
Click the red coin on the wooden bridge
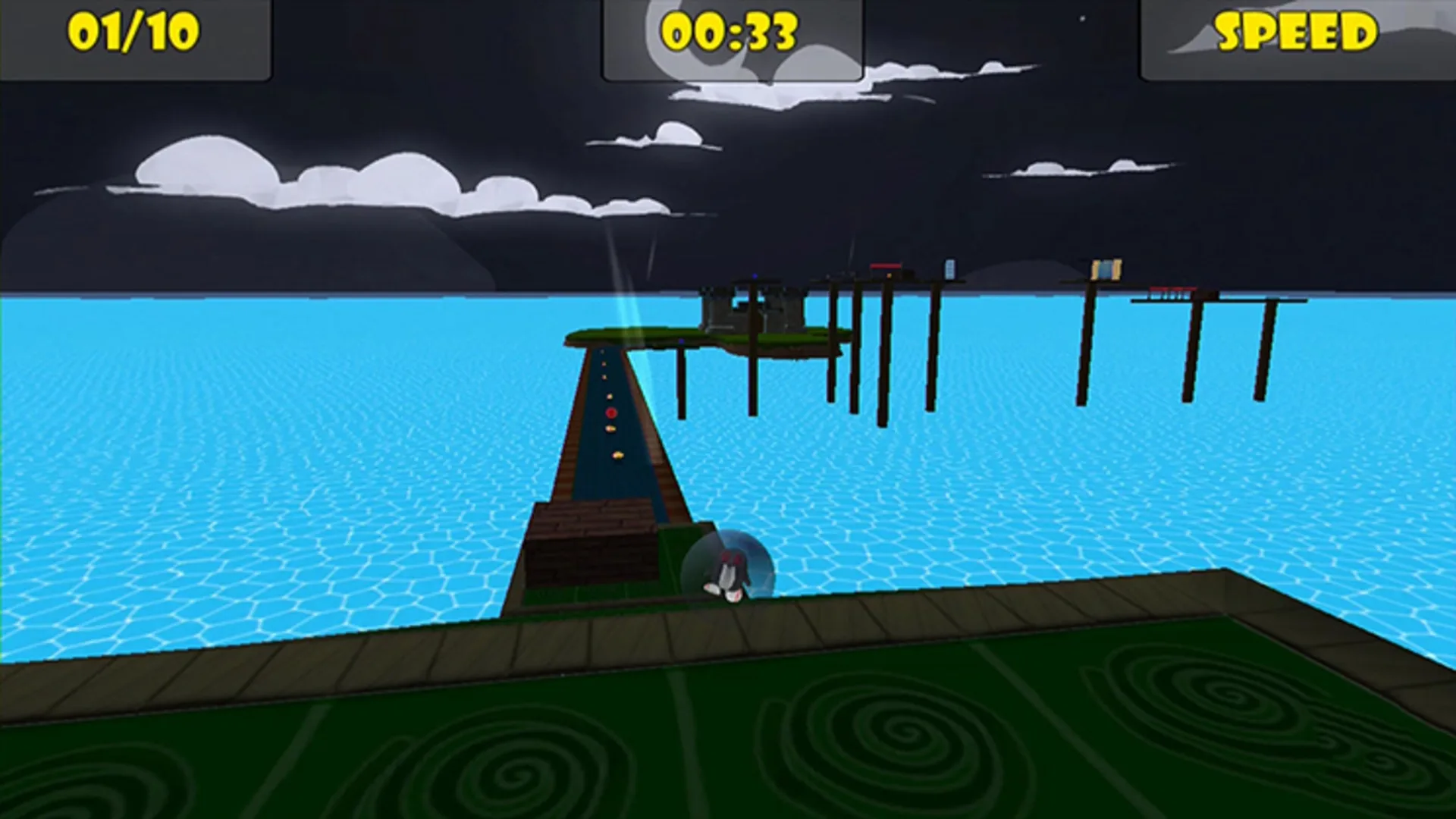tap(610, 413)
